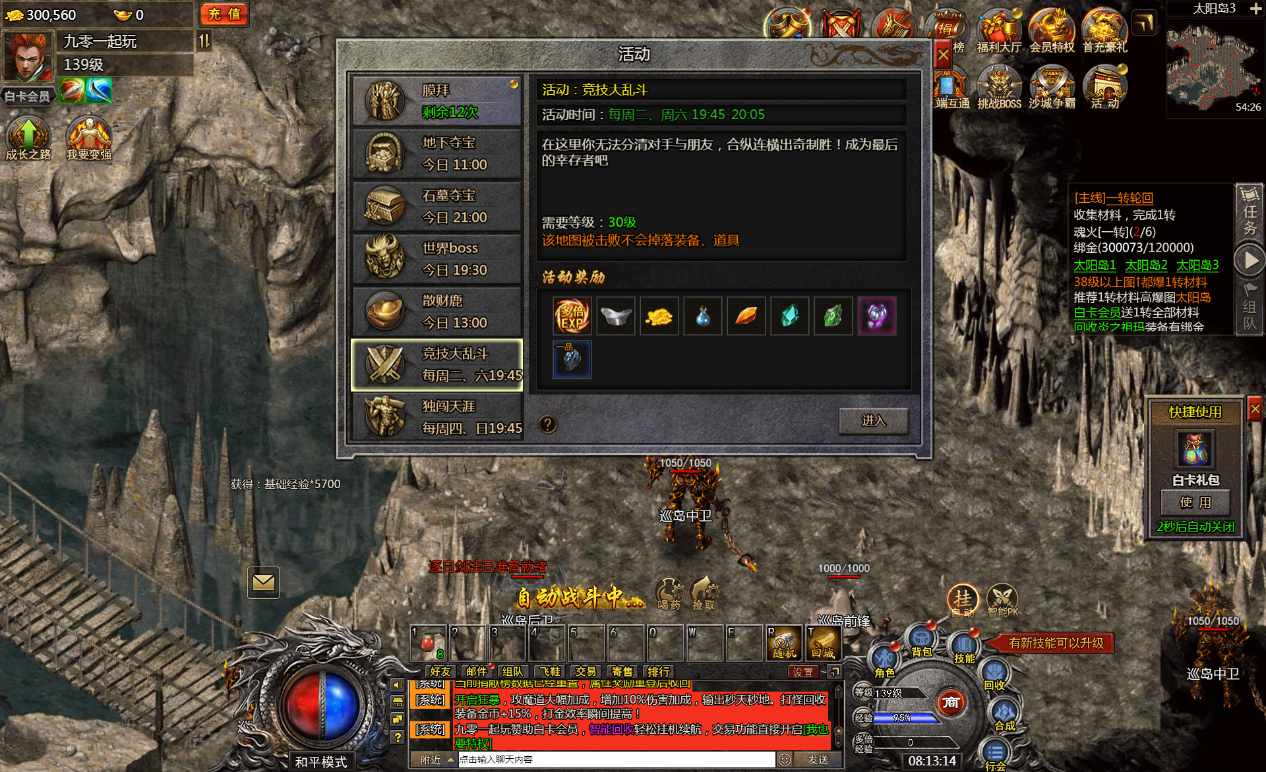Image resolution: width=1266 pixels, height=772 pixels.
Task: Switch to the 好友 friends tab
Action: [x=440, y=671]
